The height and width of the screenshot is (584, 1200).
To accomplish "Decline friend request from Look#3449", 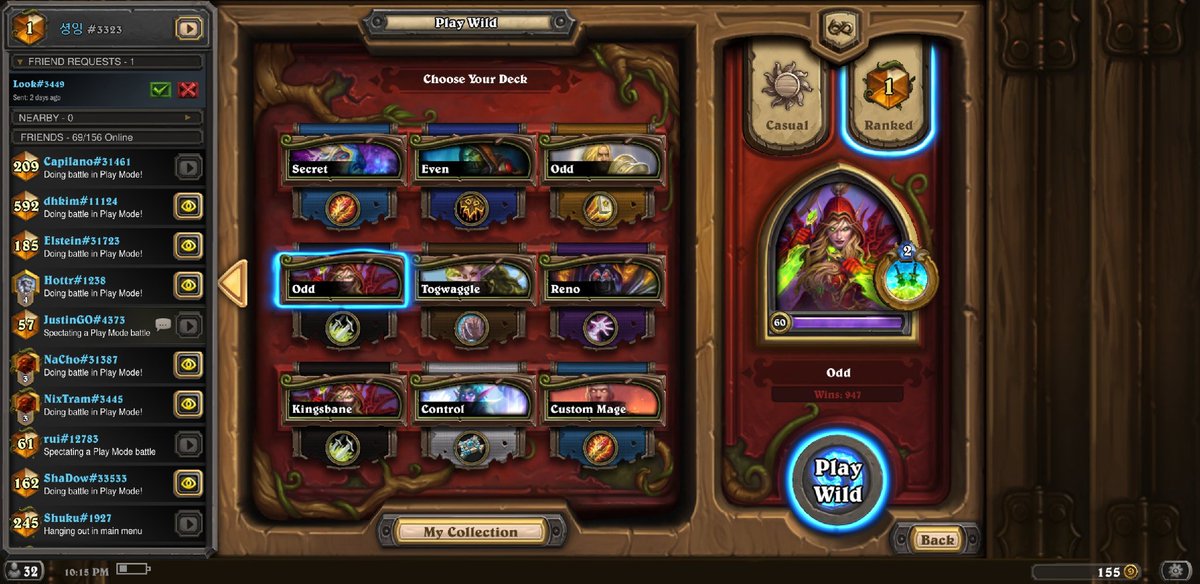I will point(187,90).
